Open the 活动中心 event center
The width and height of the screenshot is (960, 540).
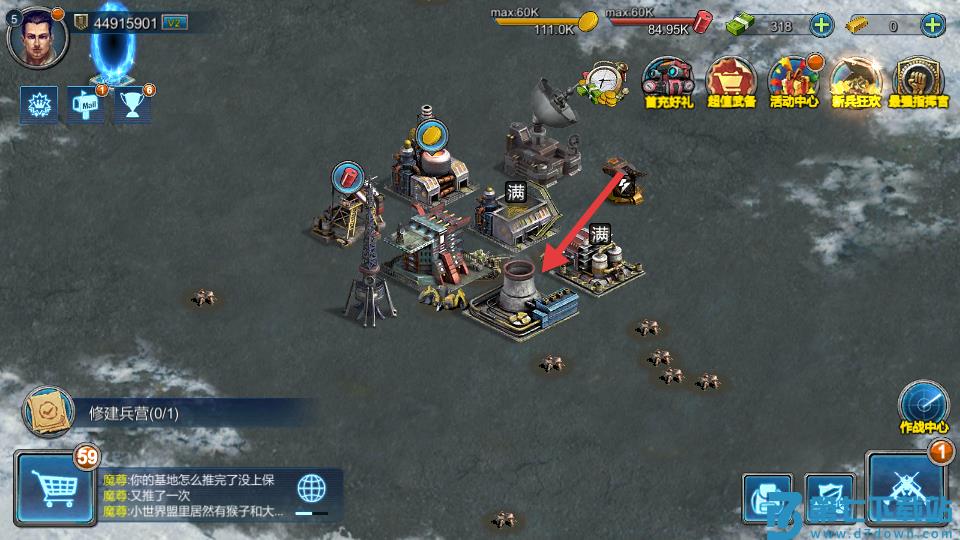pyautogui.click(x=793, y=81)
